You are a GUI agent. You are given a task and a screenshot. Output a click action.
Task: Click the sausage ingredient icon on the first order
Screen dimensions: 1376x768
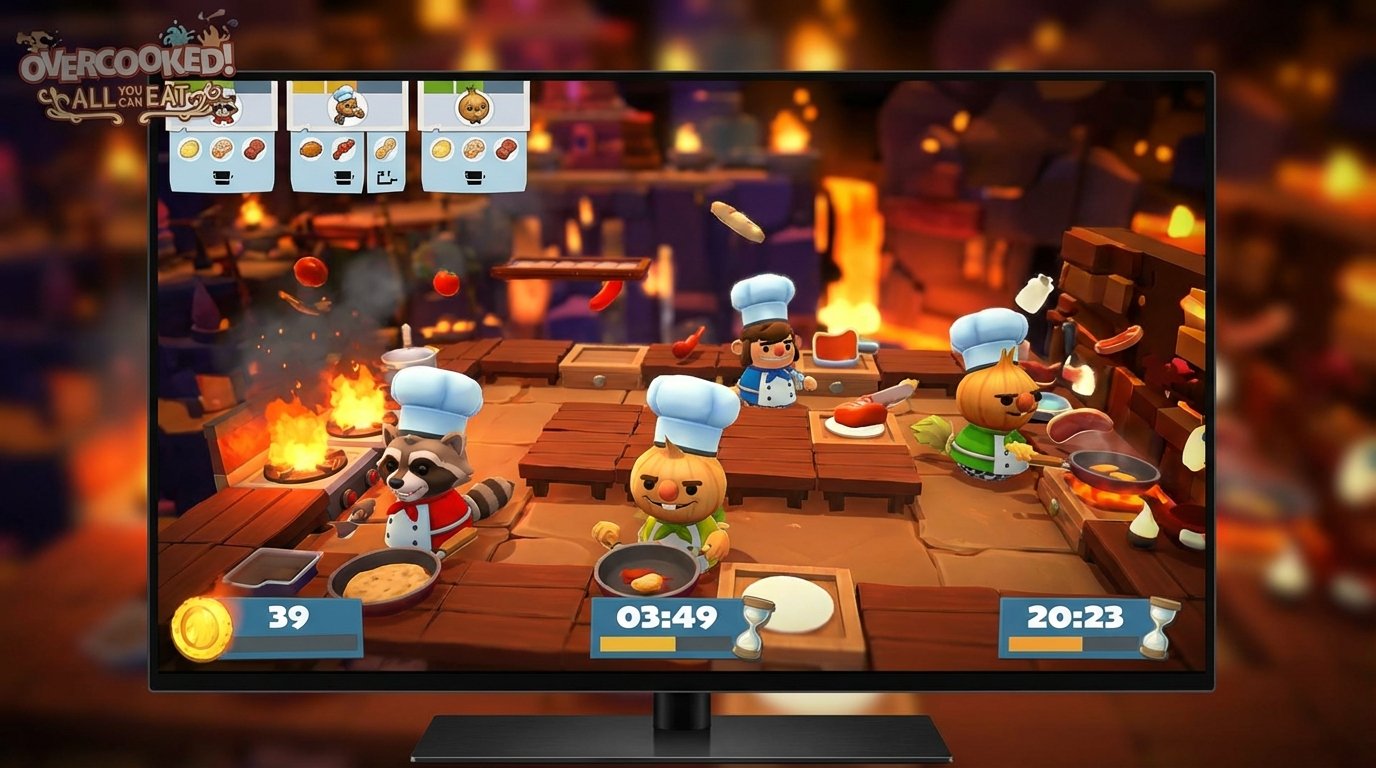(253, 150)
